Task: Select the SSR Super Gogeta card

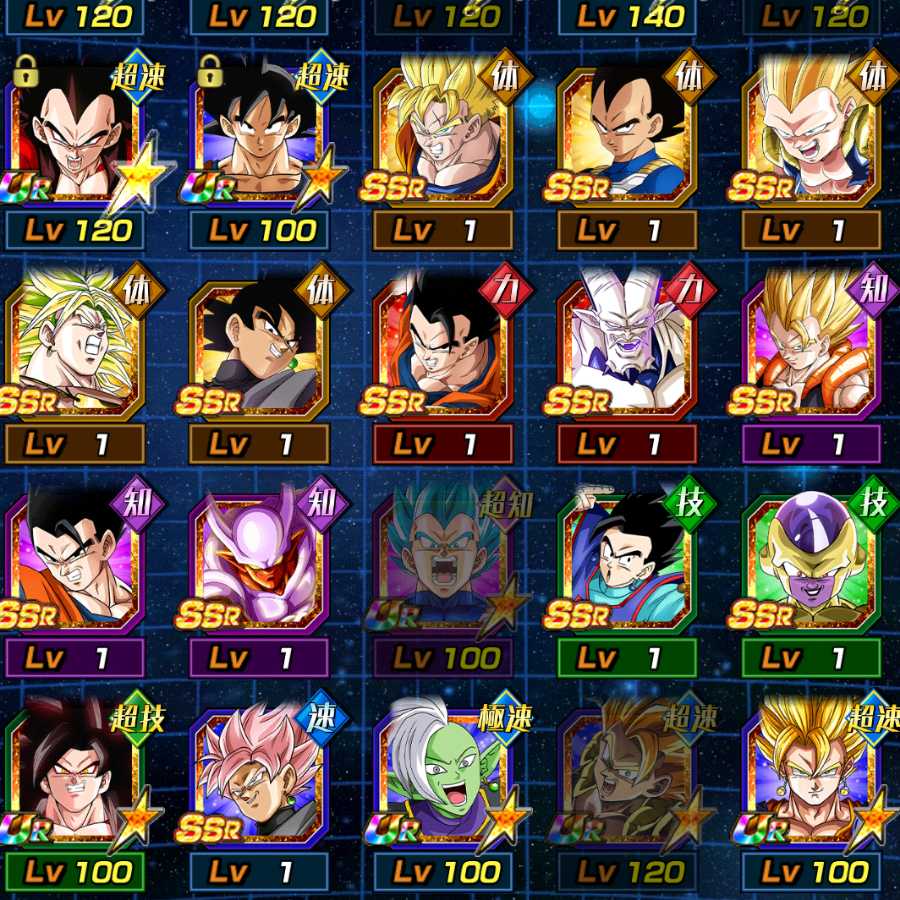Action: point(812,347)
